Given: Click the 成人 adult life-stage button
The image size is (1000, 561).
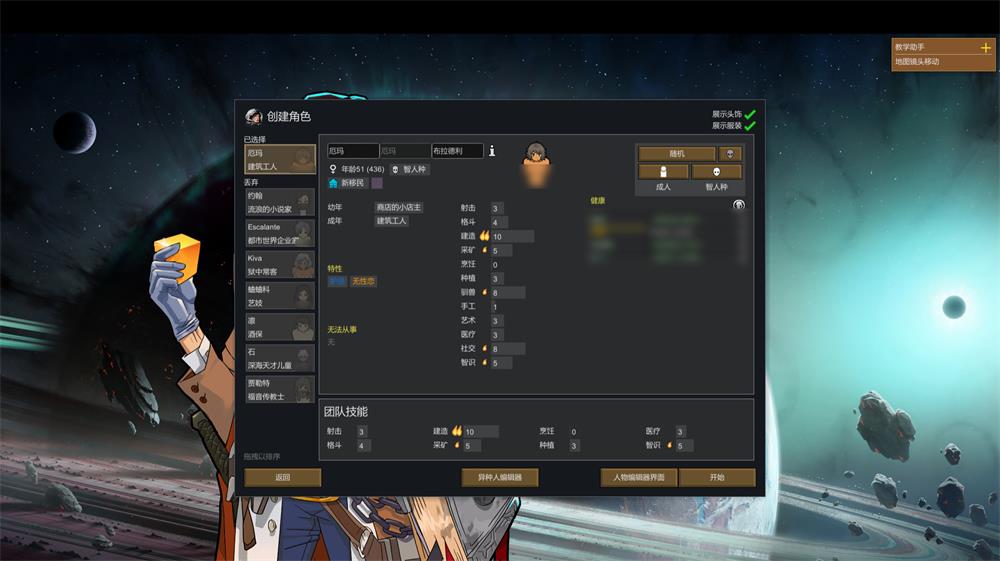Looking at the screenshot, I should [x=663, y=172].
